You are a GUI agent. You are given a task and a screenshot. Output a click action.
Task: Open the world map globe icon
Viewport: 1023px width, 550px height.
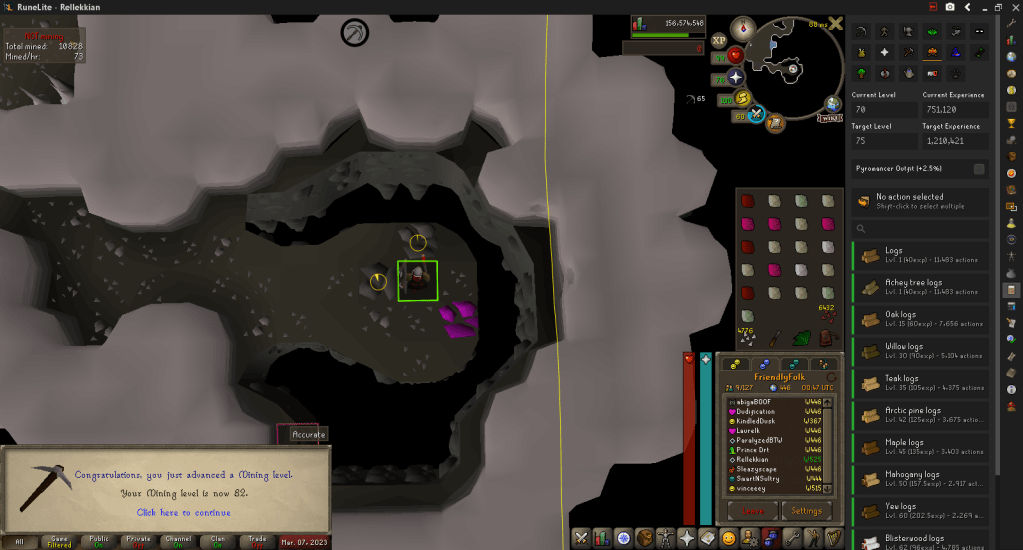833,103
